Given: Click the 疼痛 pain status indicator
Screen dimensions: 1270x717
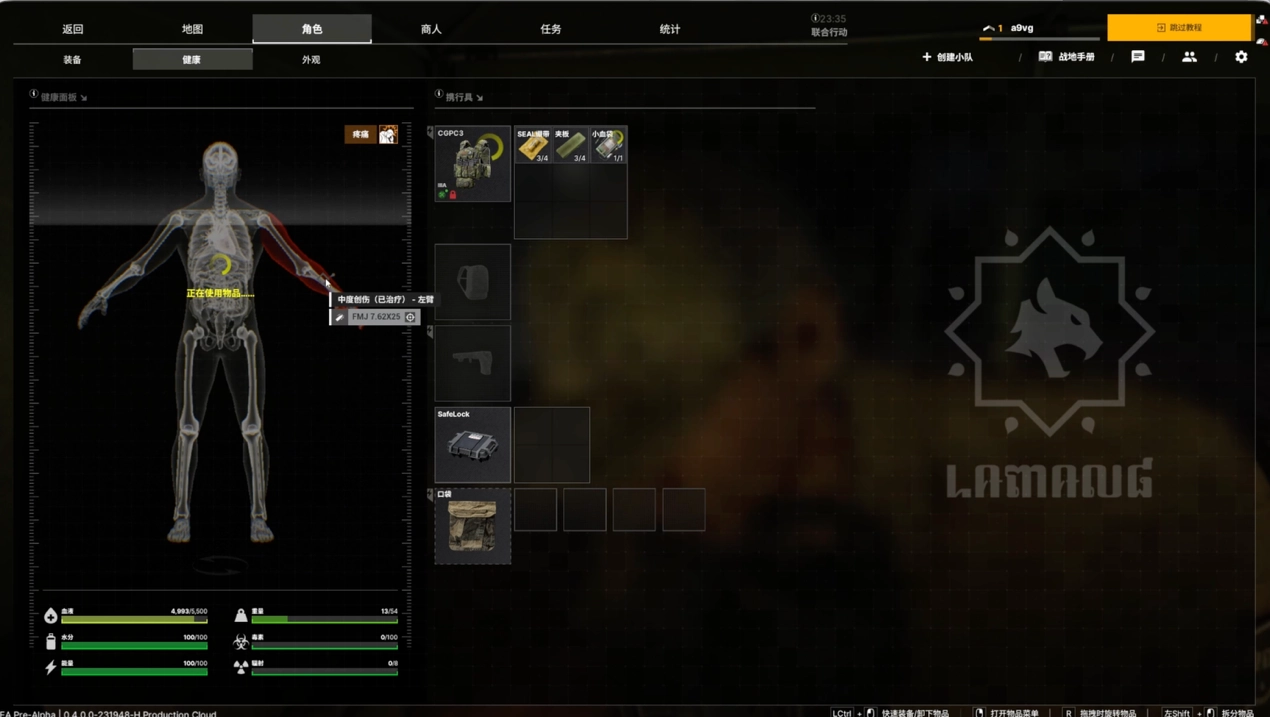Looking at the screenshot, I should point(361,134).
